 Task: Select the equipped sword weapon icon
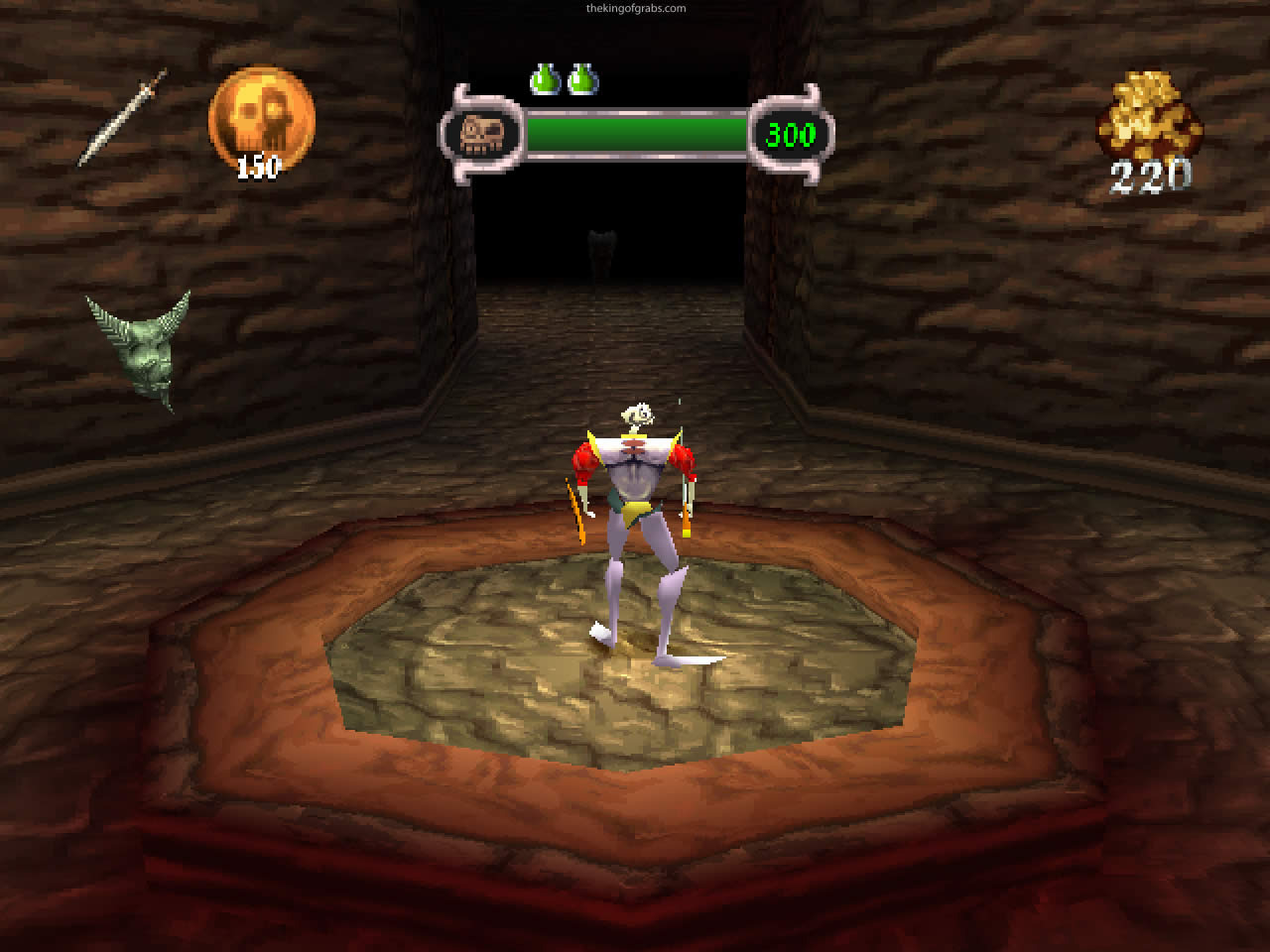tap(123, 116)
